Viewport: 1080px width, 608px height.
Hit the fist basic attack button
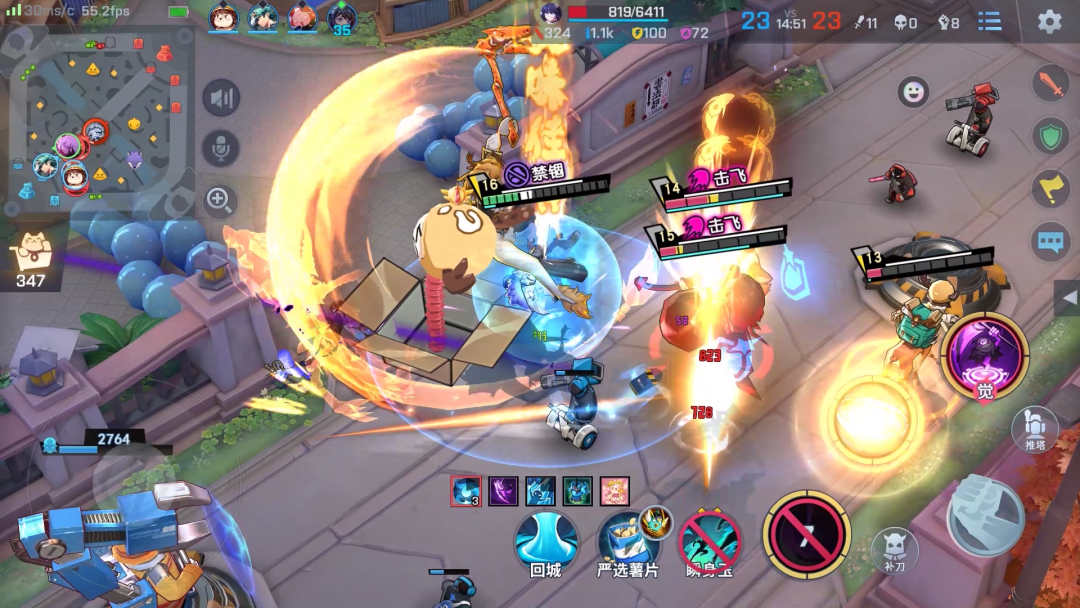(985, 516)
